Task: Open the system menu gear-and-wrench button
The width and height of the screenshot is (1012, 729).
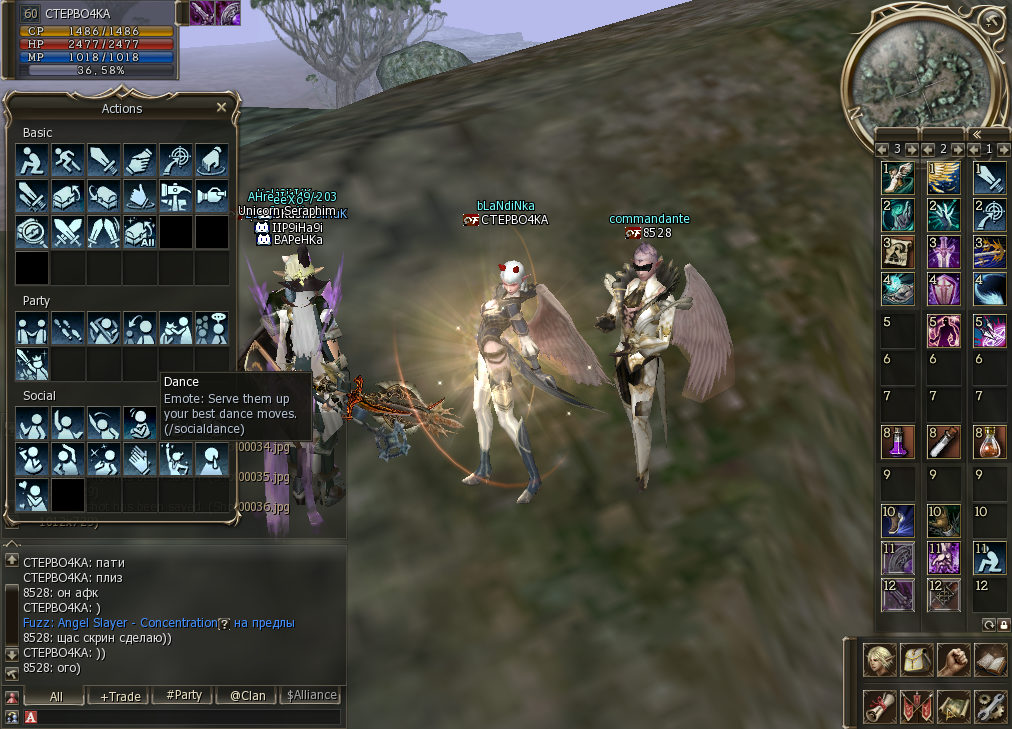Action: click(x=990, y=706)
